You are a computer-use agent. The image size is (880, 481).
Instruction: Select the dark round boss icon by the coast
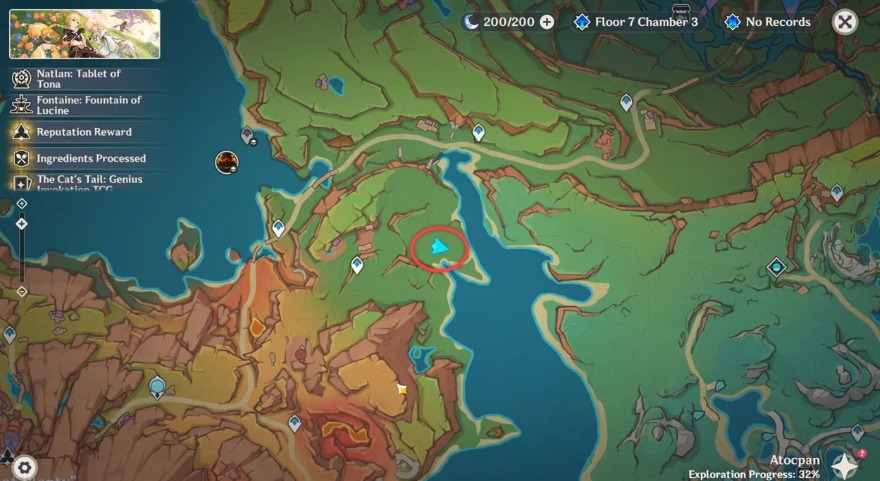pyautogui.click(x=227, y=162)
